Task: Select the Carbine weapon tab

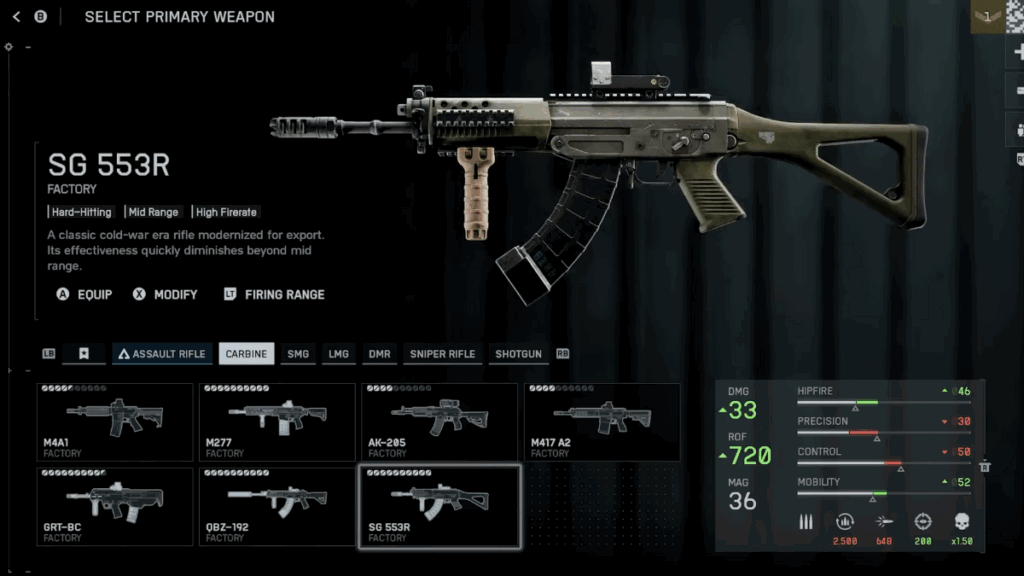Action: [246, 354]
